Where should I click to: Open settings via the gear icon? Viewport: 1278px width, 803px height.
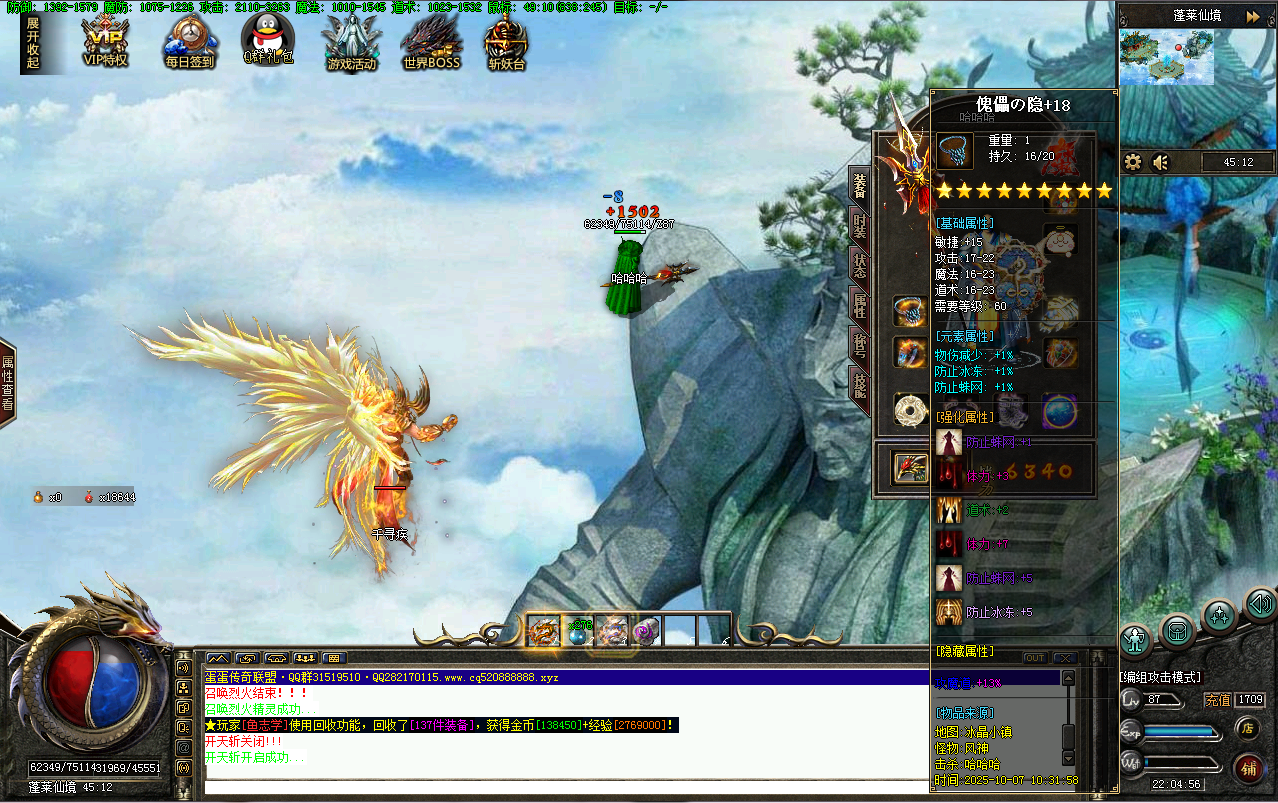pos(1133,162)
